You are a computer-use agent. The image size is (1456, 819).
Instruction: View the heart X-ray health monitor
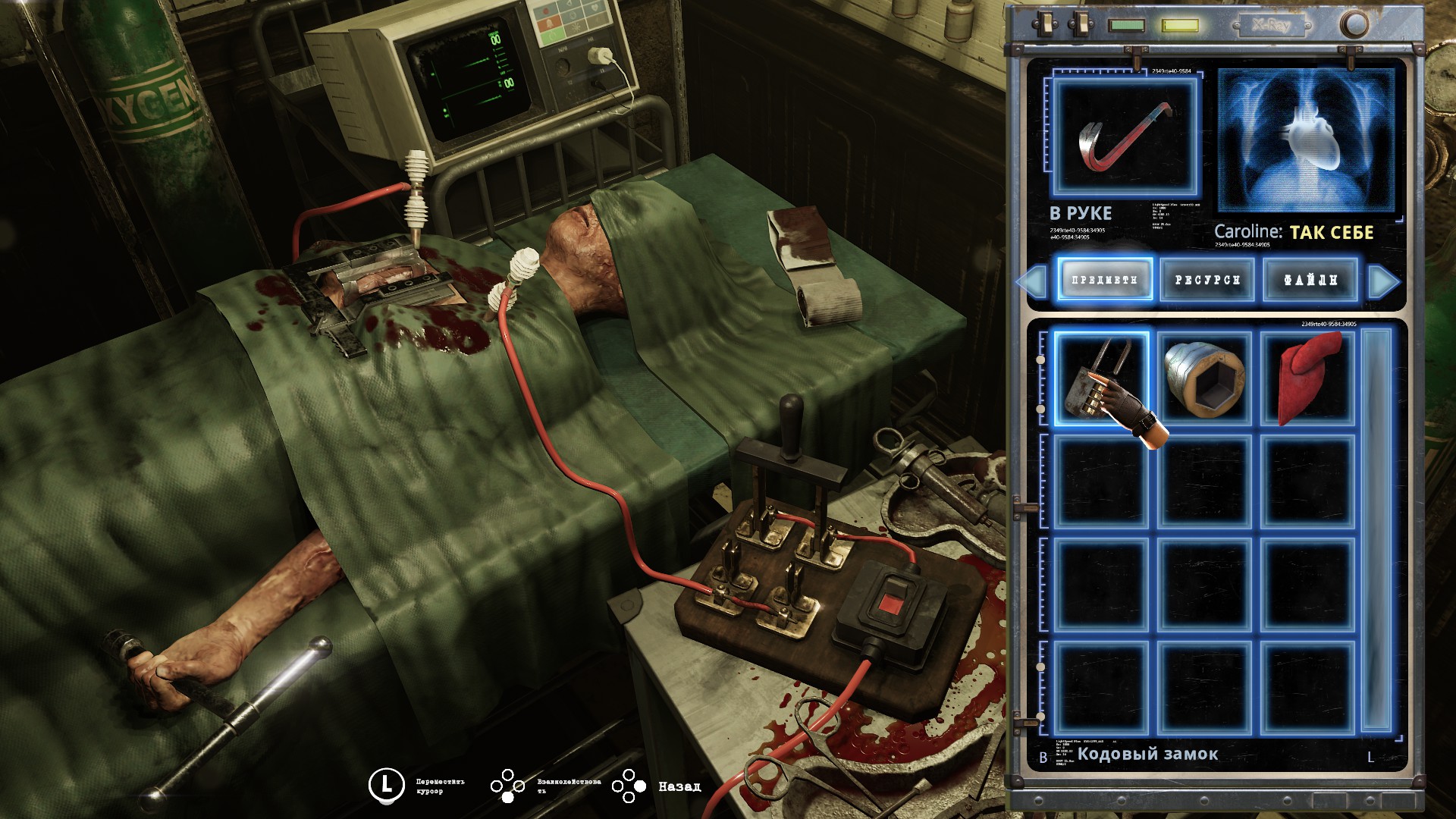click(x=1307, y=140)
